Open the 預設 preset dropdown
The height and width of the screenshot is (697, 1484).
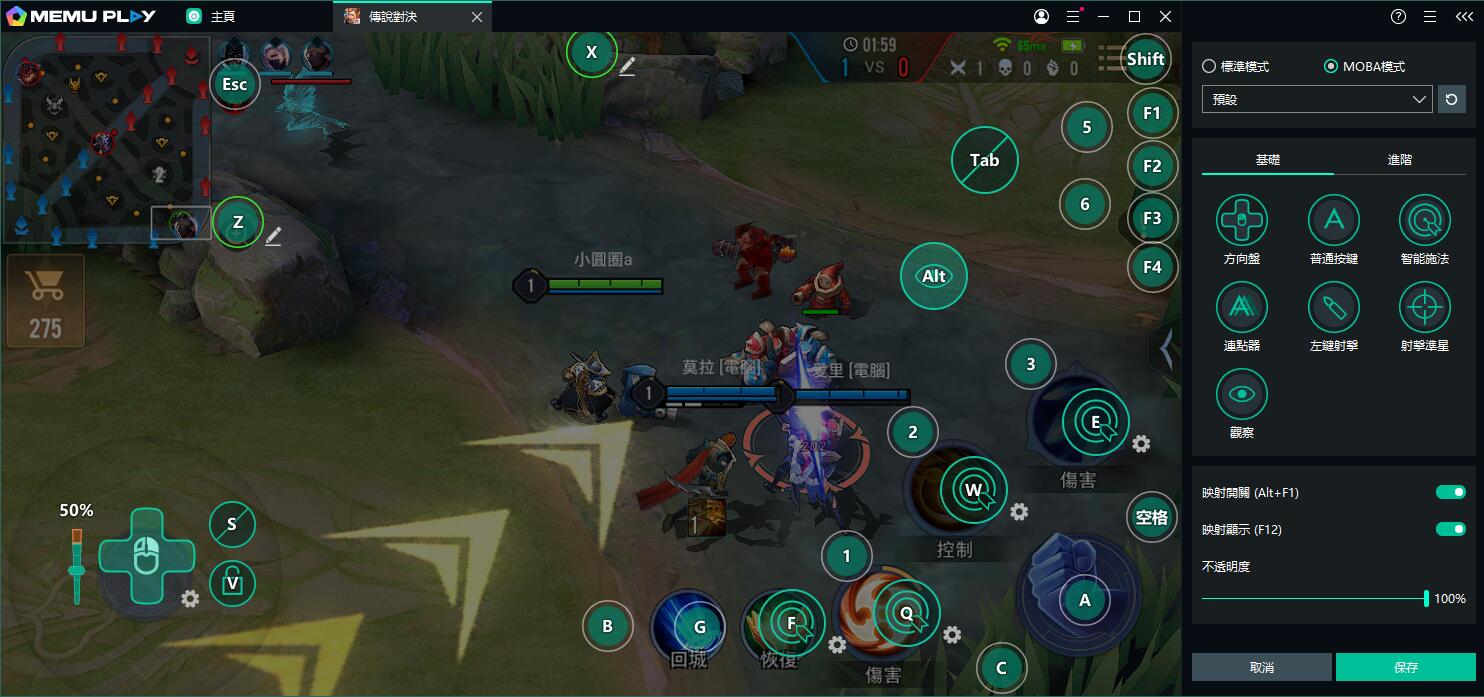pyautogui.click(x=1317, y=99)
